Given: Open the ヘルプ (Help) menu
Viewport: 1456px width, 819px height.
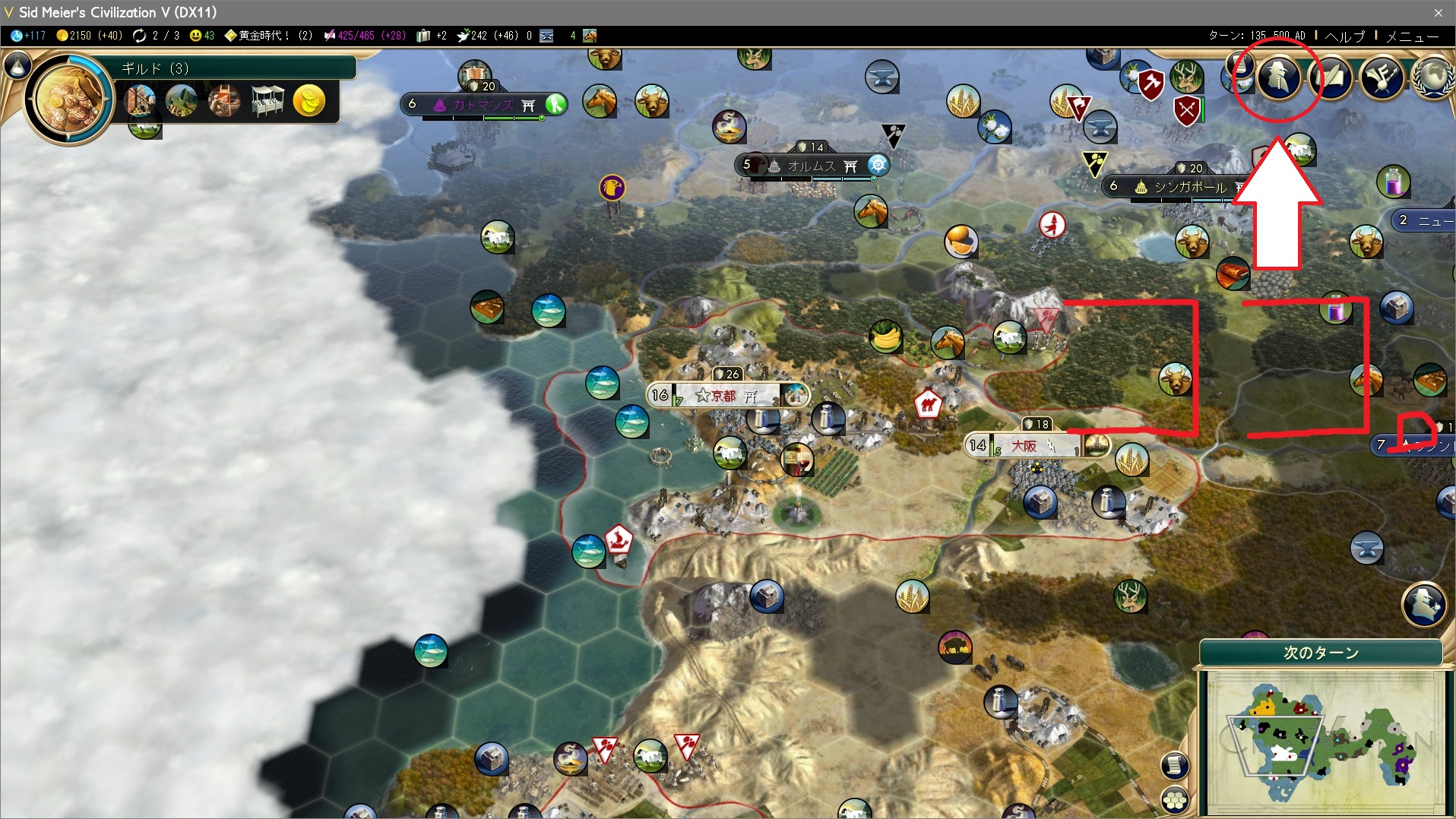Looking at the screenshot, I should (x=1344, y=36).
